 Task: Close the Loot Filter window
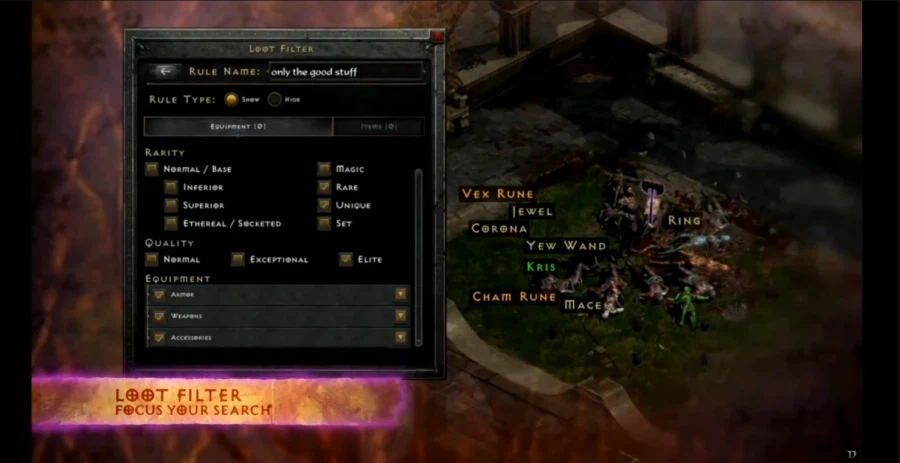(x=437, y=36)
